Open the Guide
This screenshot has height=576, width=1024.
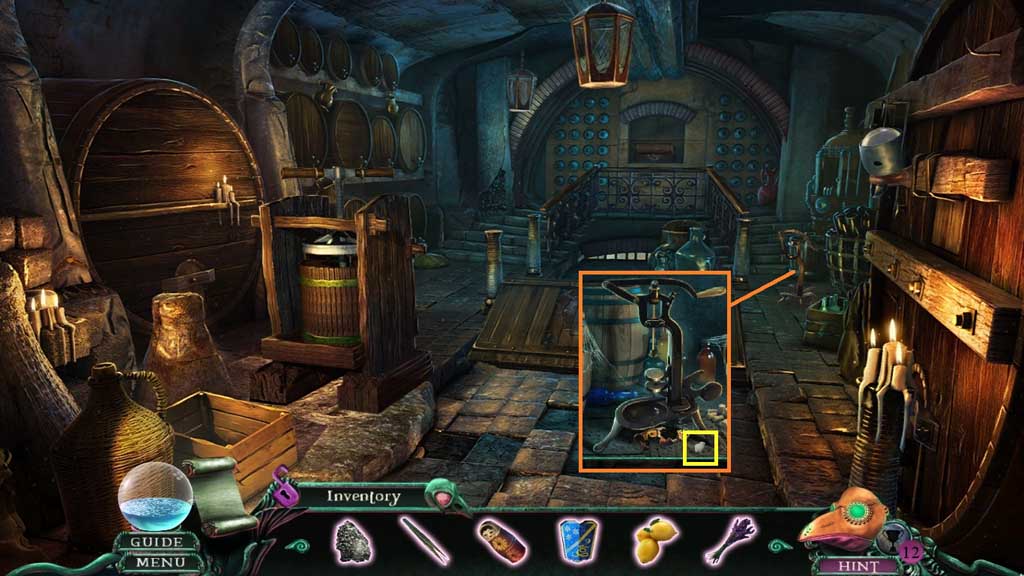pos(156,543)
